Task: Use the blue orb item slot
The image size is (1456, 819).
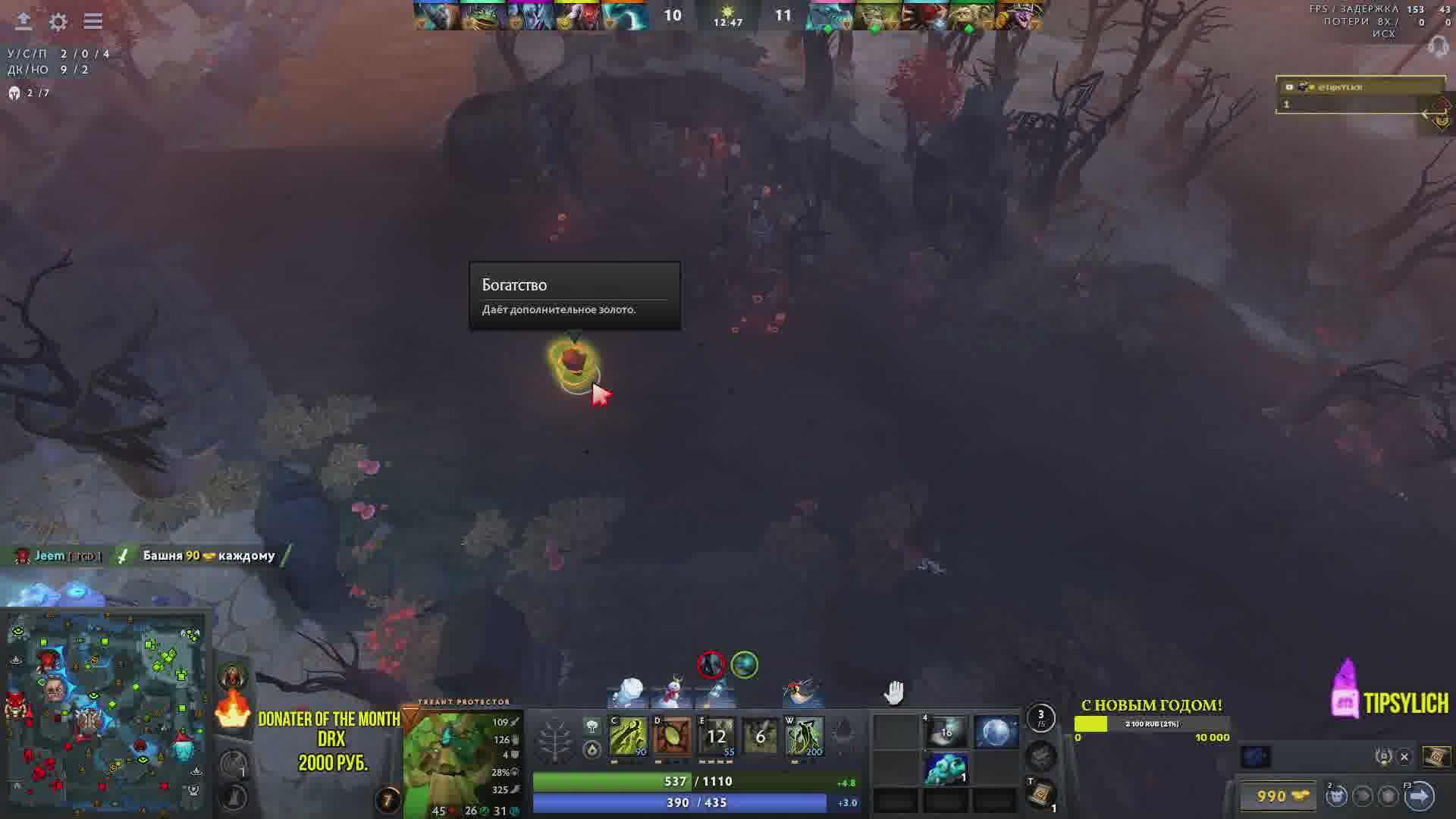Action: pos(995,733)
